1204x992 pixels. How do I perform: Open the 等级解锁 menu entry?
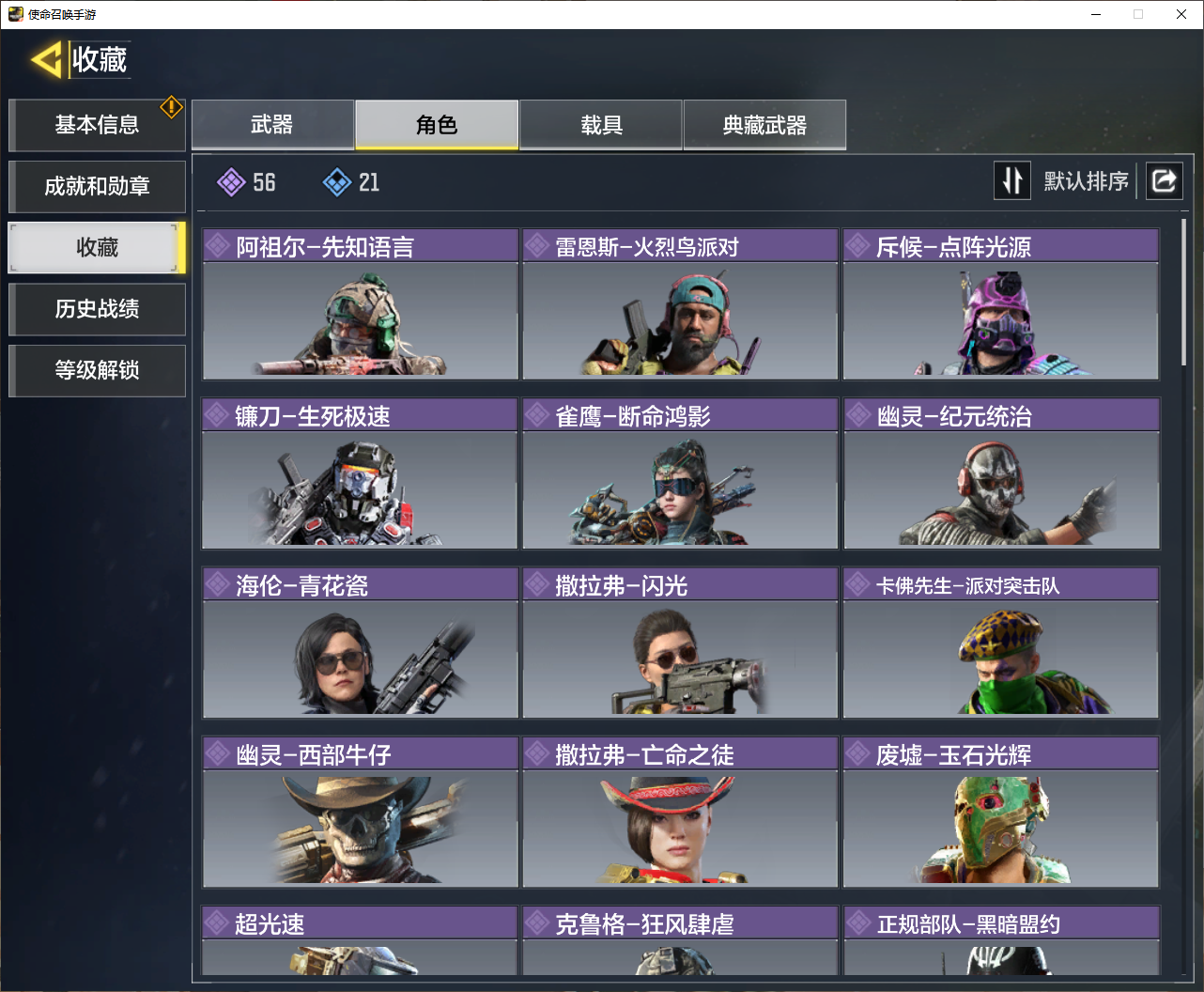97,370
